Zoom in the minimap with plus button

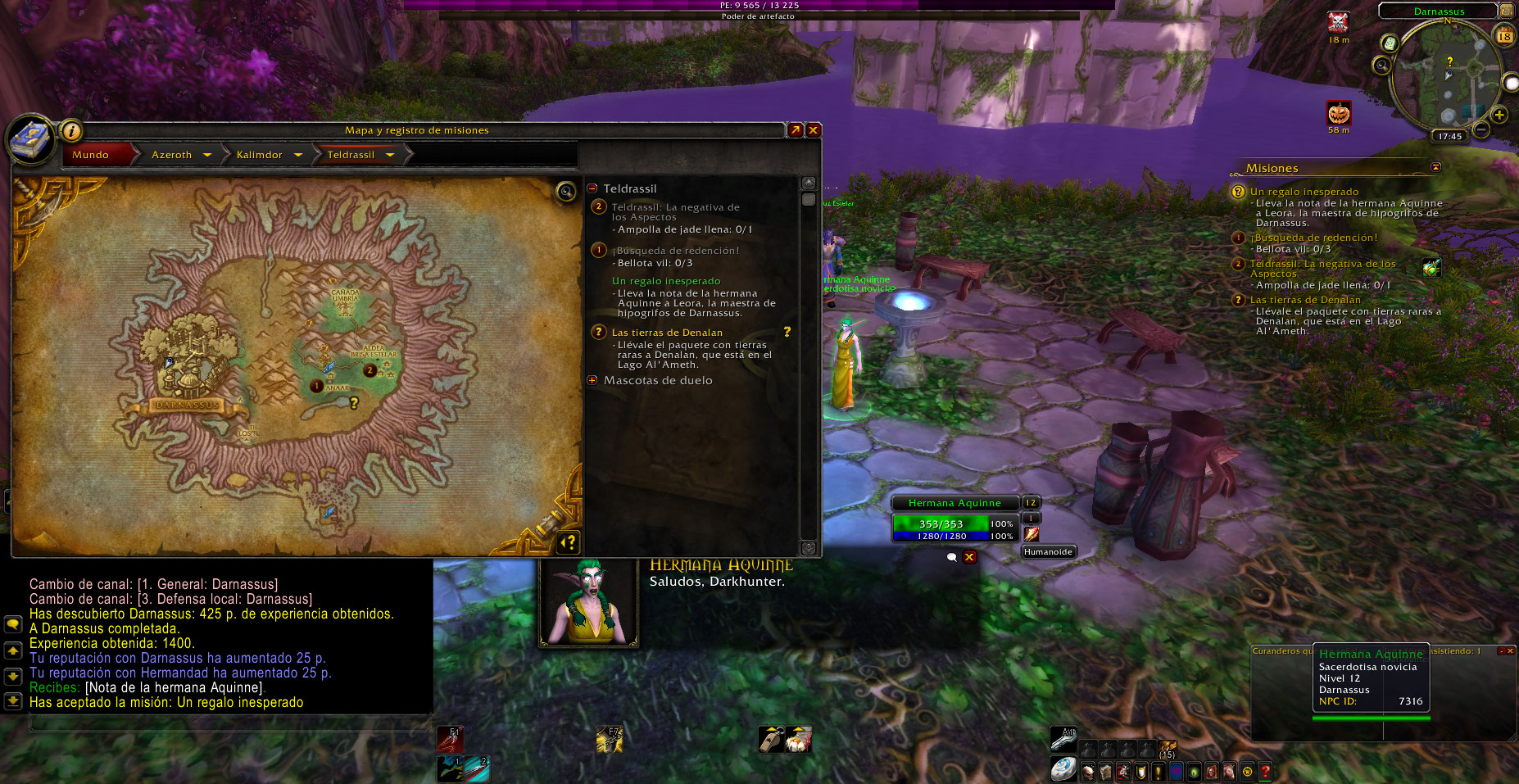coord(1499,115)
